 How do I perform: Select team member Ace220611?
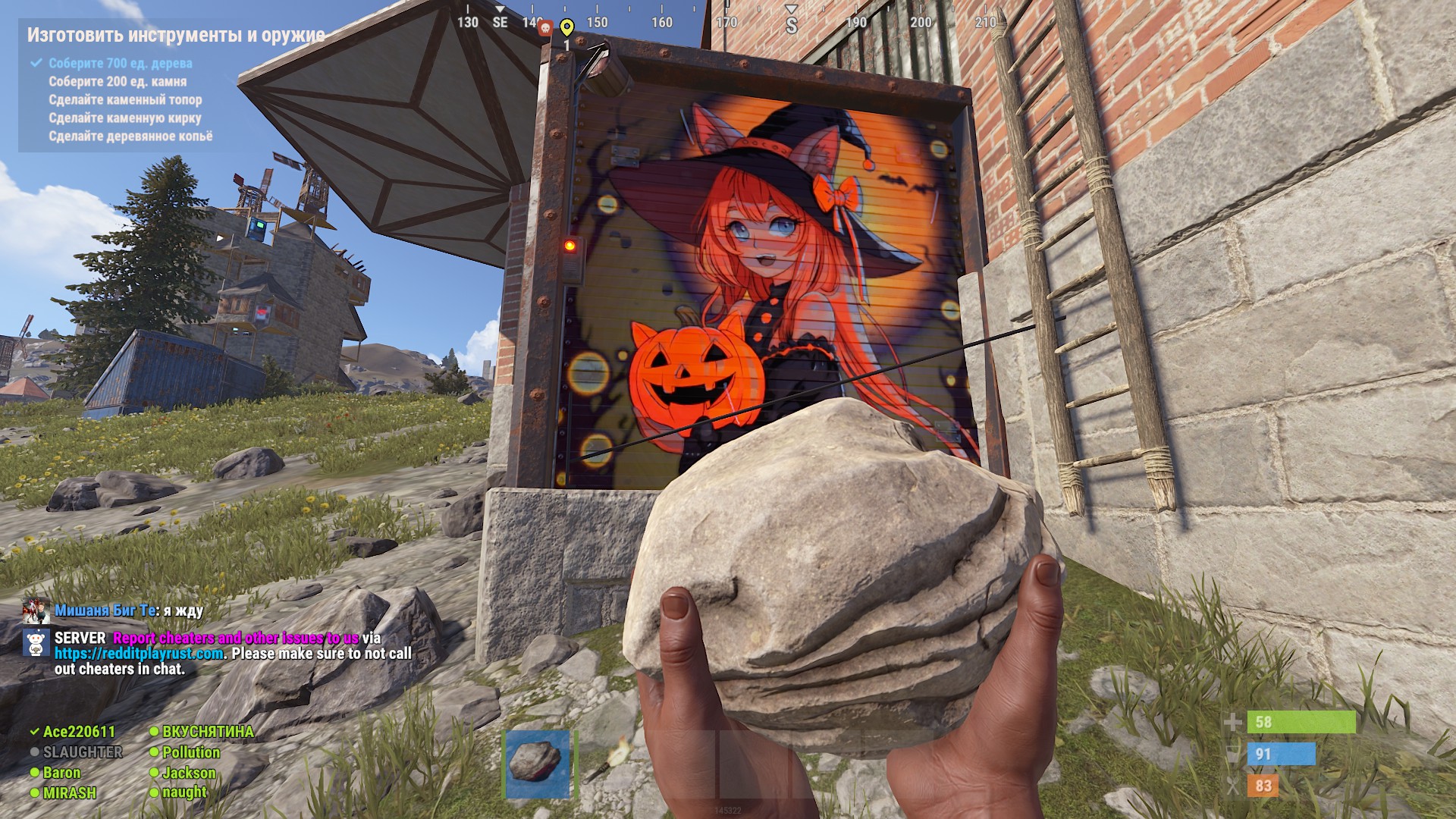tap(79, 732)
